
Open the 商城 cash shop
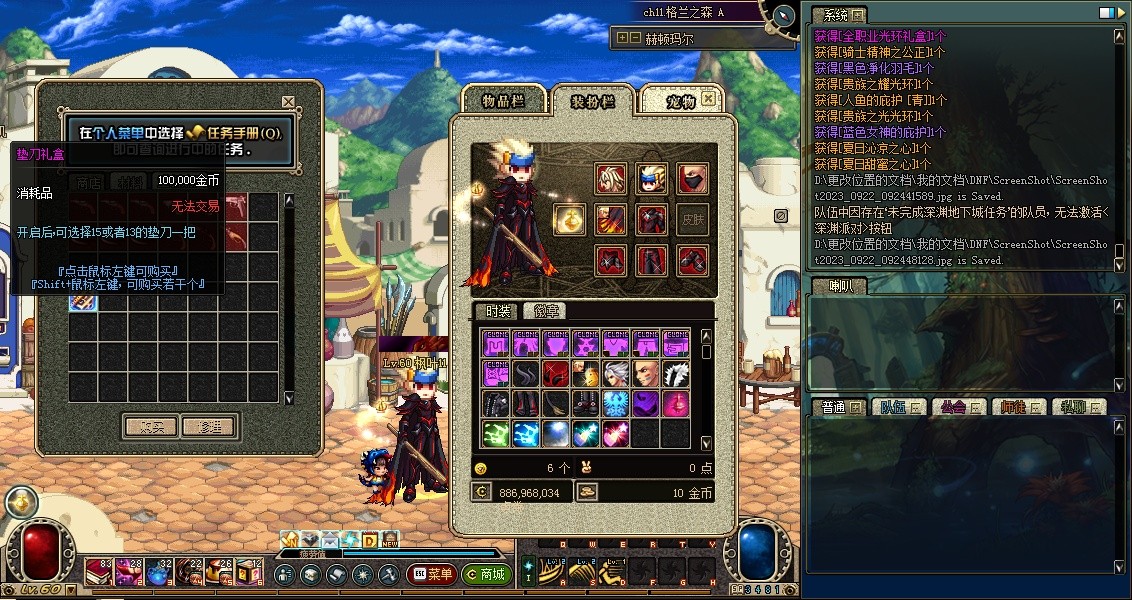click(x=486, y=574)
